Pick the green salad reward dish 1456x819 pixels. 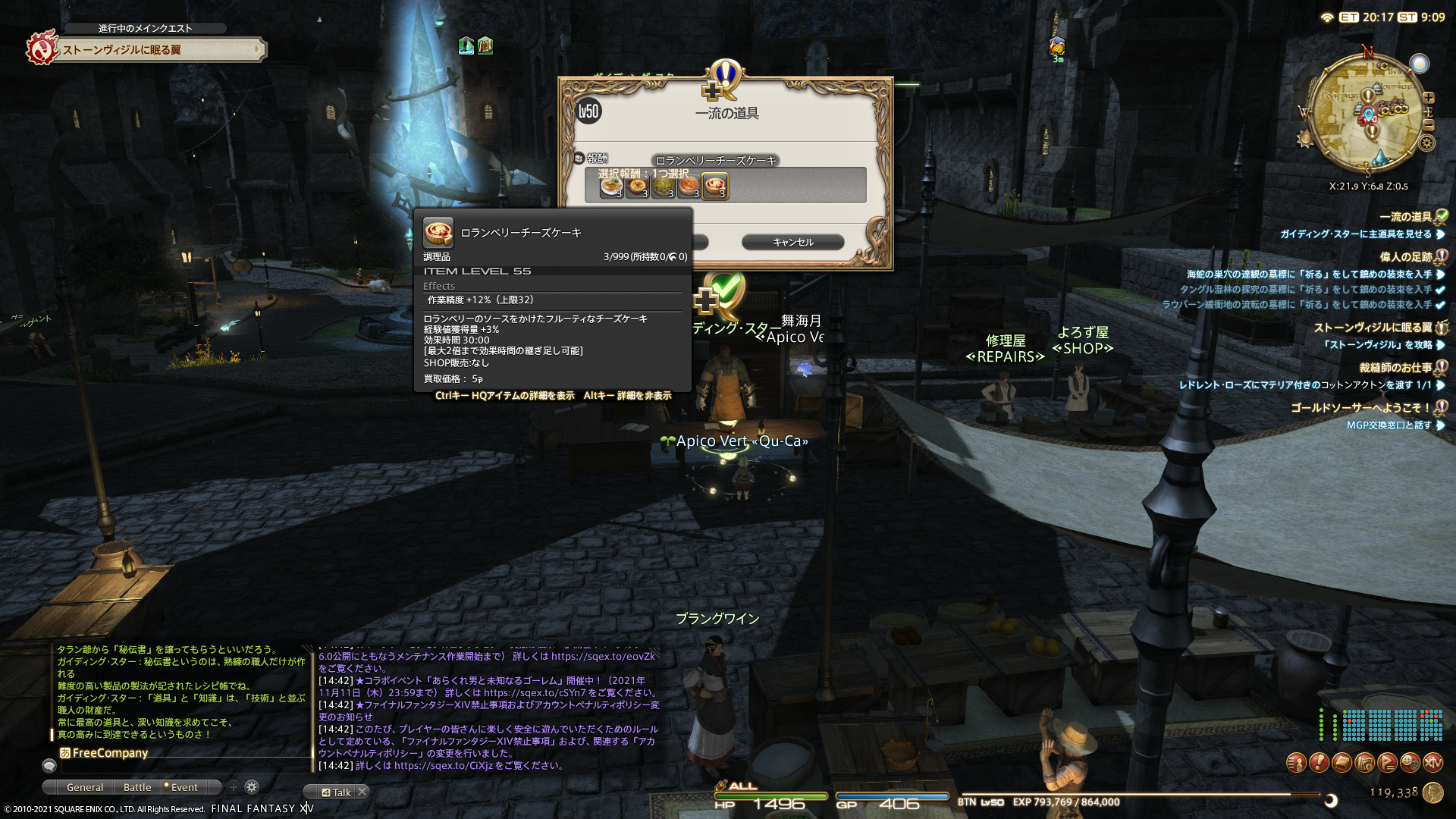tap(663, 186)
